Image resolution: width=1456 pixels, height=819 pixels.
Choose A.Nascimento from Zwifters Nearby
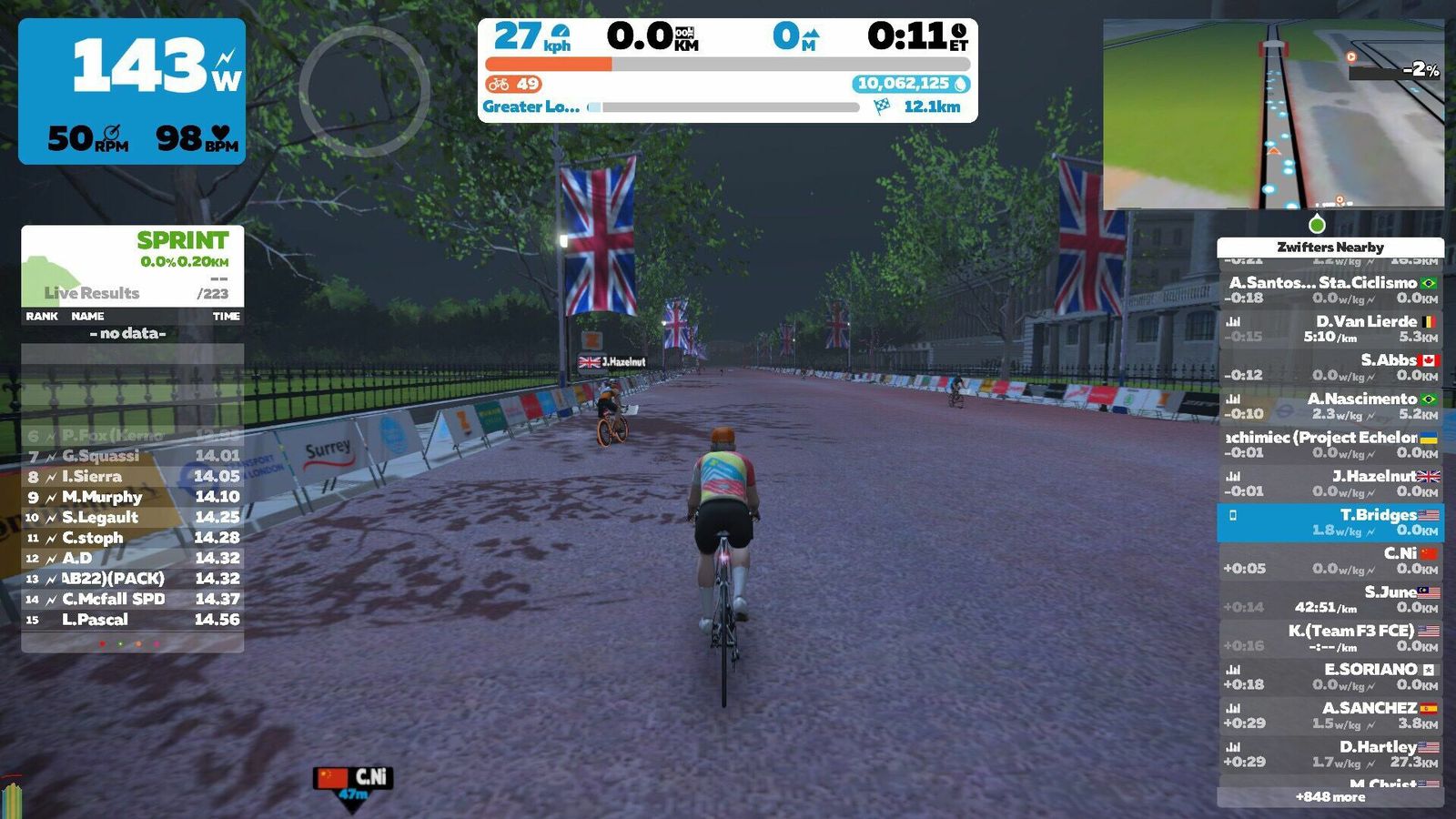(1330, 406)
